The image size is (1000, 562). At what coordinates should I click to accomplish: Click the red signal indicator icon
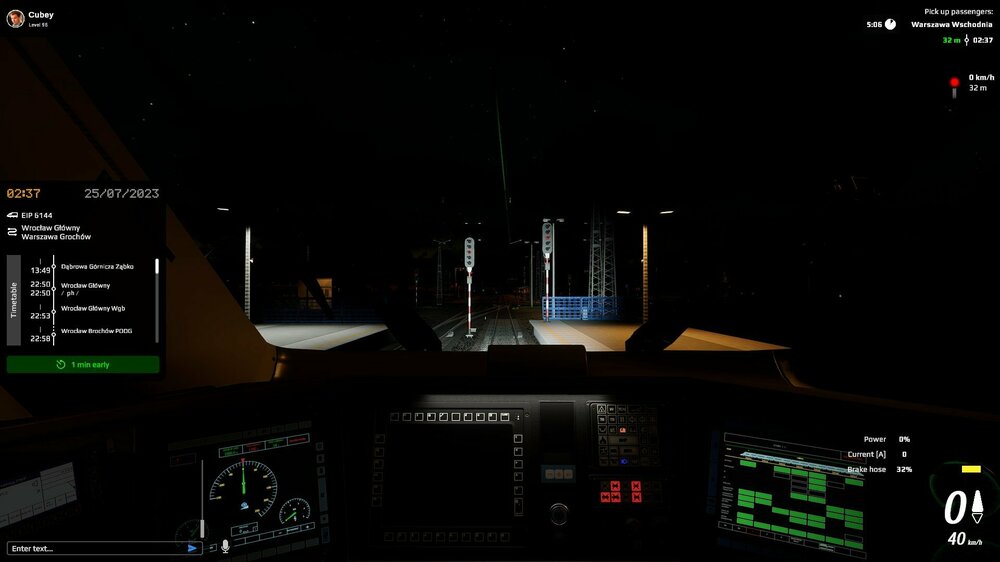click(x=954, y=83)
